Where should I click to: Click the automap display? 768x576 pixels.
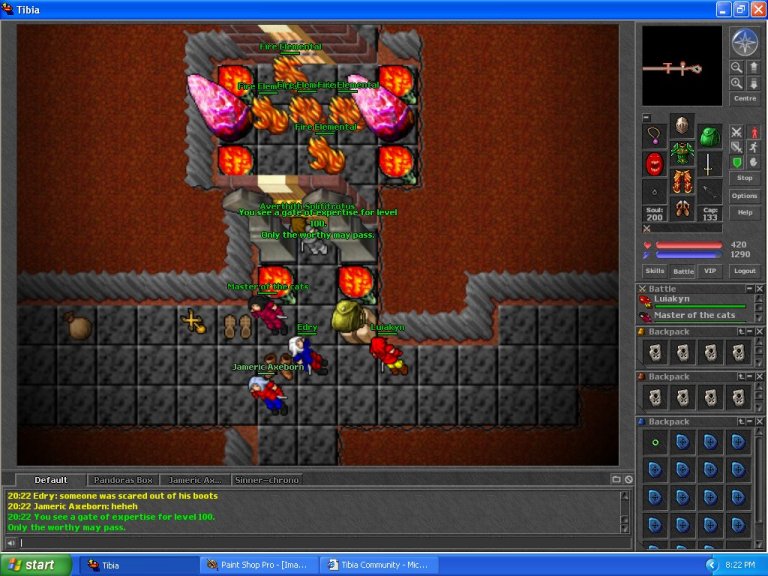[x=682, y=66]
